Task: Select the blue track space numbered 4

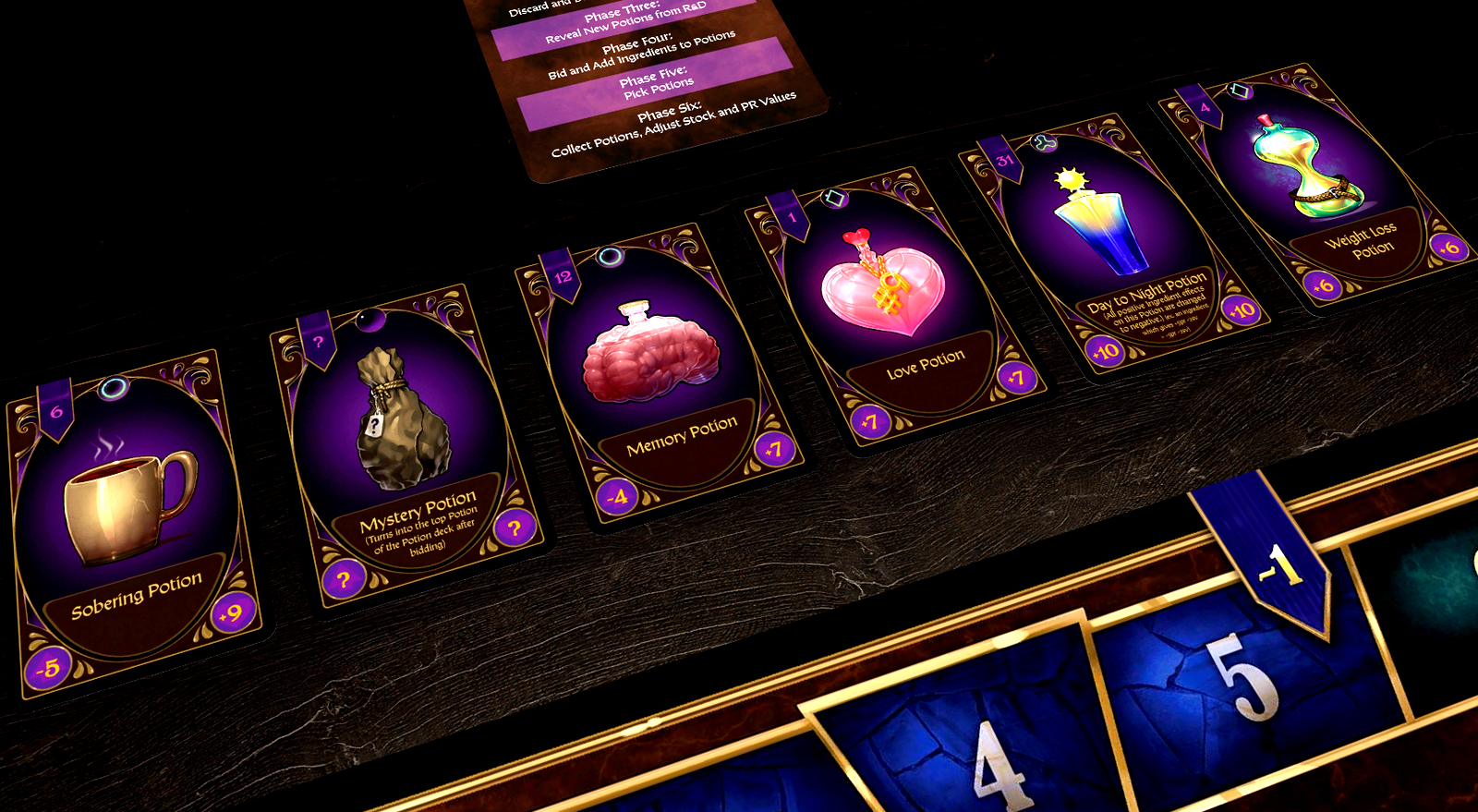Action: [x=970, y=730]
